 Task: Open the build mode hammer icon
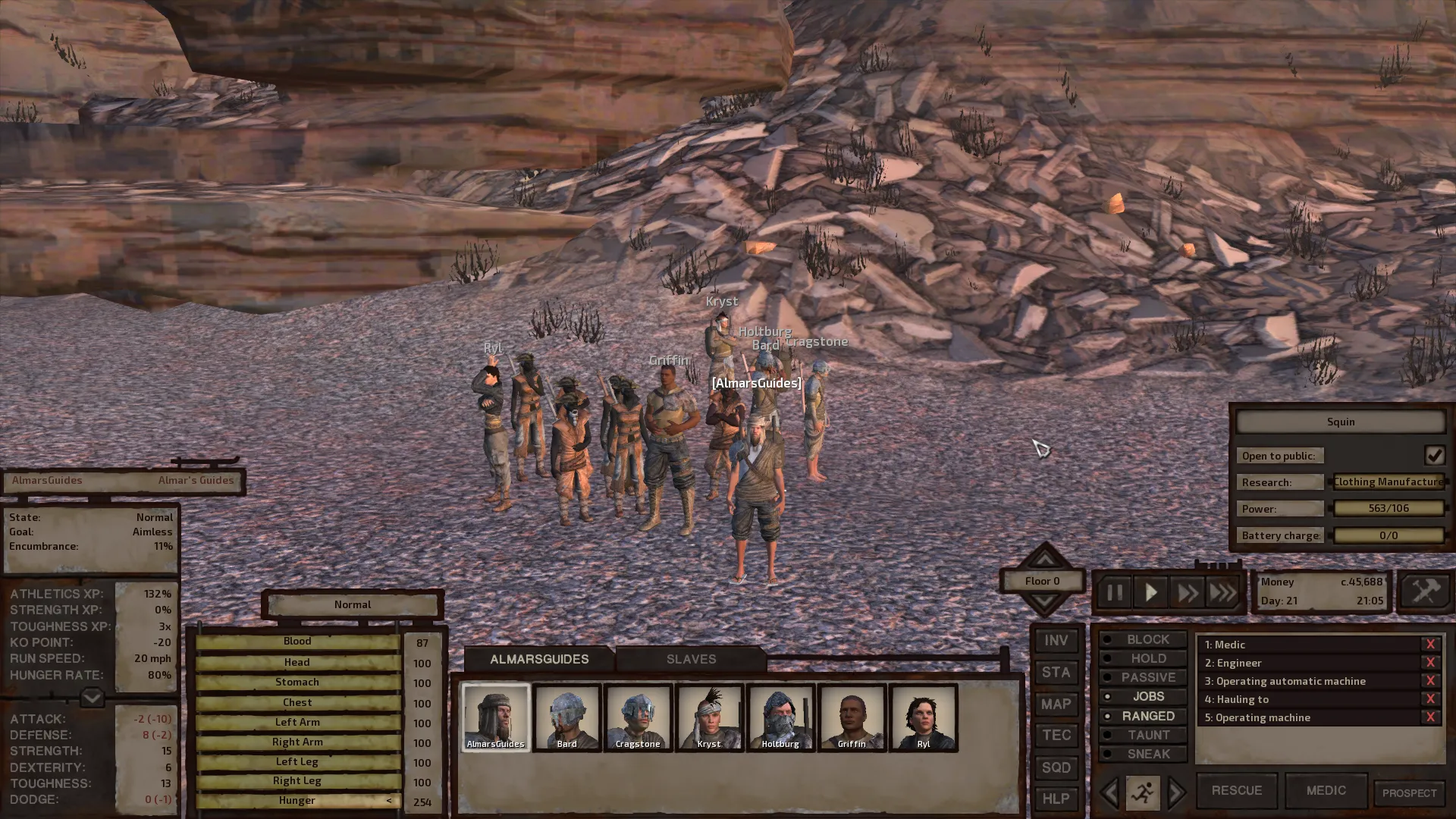pyautogui.click(x=1425, y=591)
